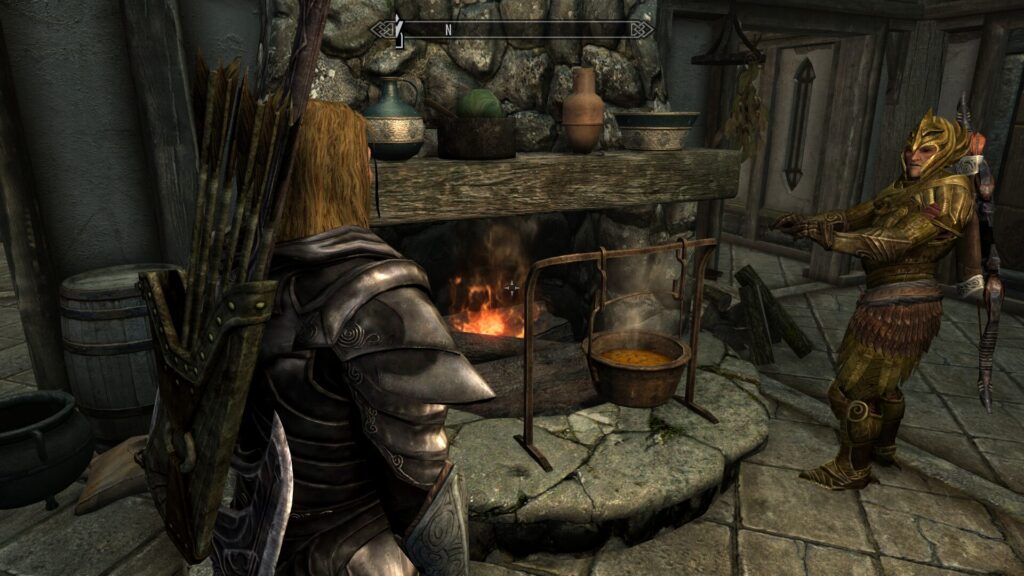Select the white marker on the compass
This screenshot has width=1024, height=576.
tap(397, 29)
